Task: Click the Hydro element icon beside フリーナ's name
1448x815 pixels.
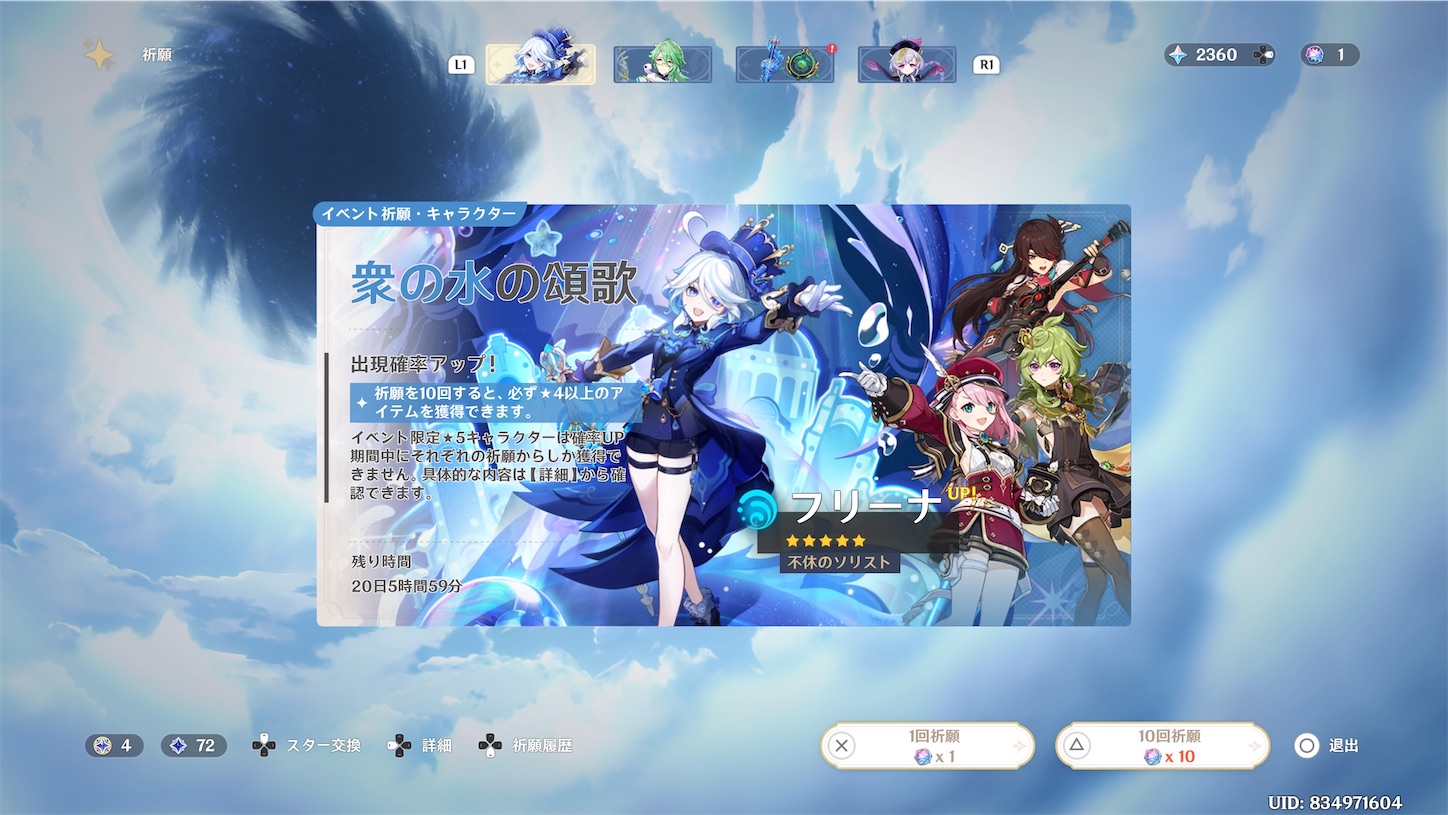Action: click(756, 508)
